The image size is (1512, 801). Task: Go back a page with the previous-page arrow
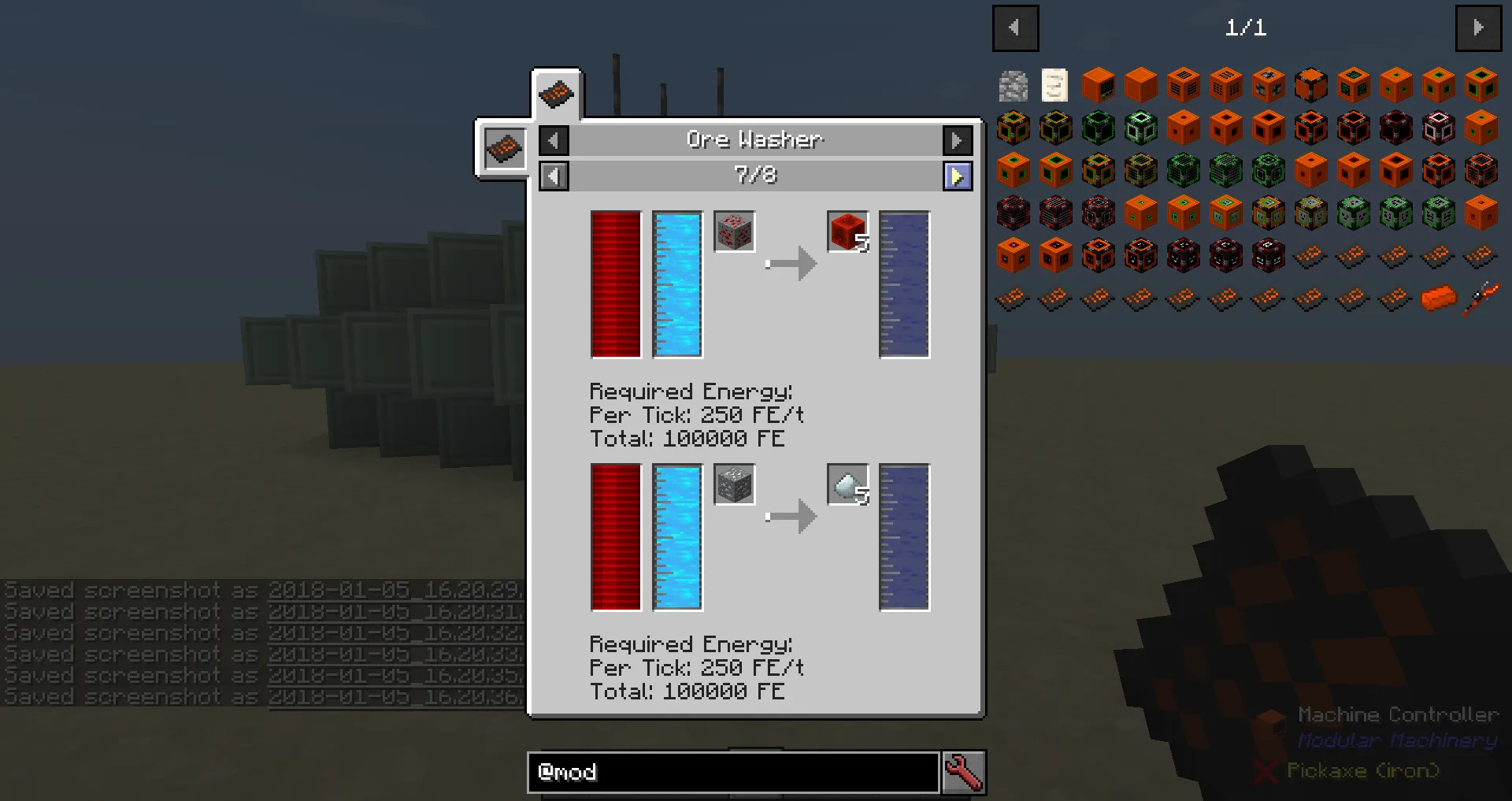click(x=554, y=176)
